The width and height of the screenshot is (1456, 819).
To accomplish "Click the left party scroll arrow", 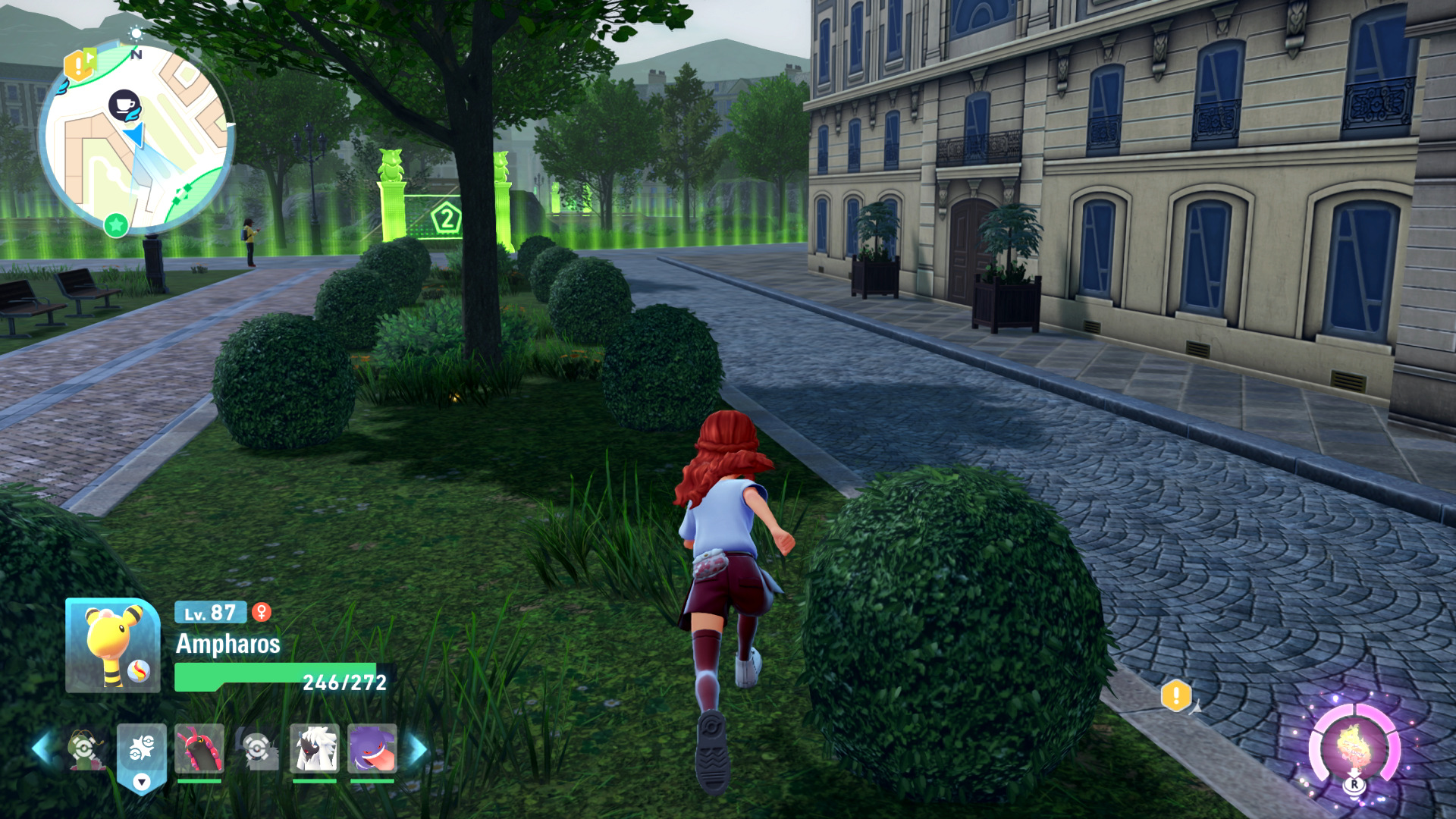I will point(42,748).
